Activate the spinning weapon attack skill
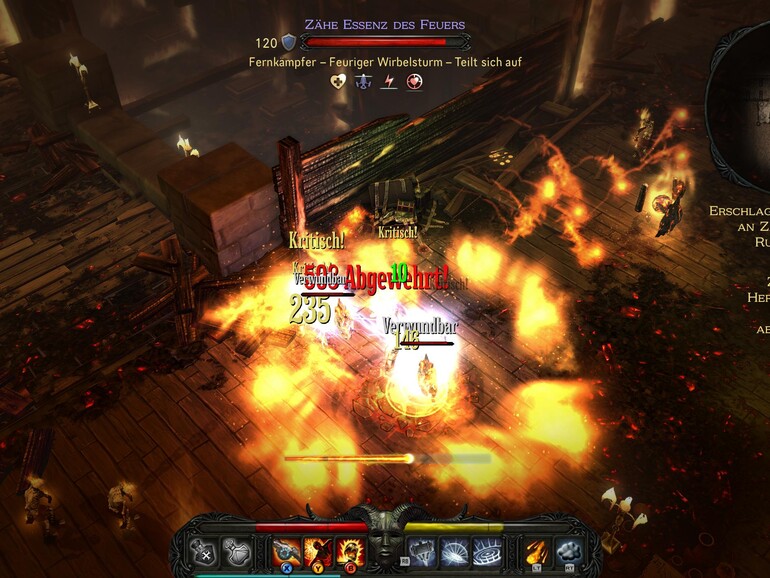The height and width of the screenshot is (578, 770). pyautogui.click(x=285, y=551)
